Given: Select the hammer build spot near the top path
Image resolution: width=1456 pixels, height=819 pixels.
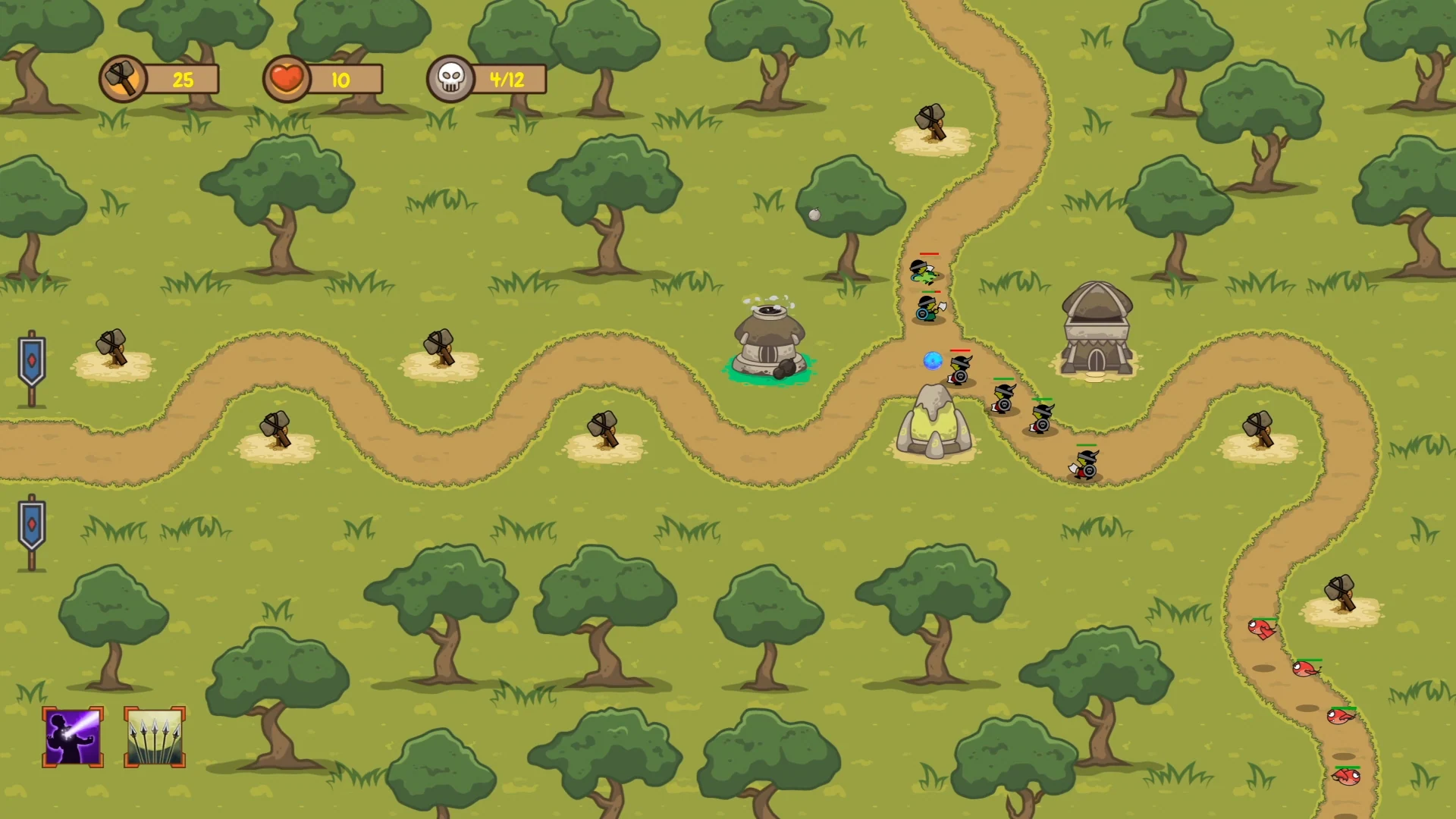Looking at the screenshot, I should click(x=929, y=125).
